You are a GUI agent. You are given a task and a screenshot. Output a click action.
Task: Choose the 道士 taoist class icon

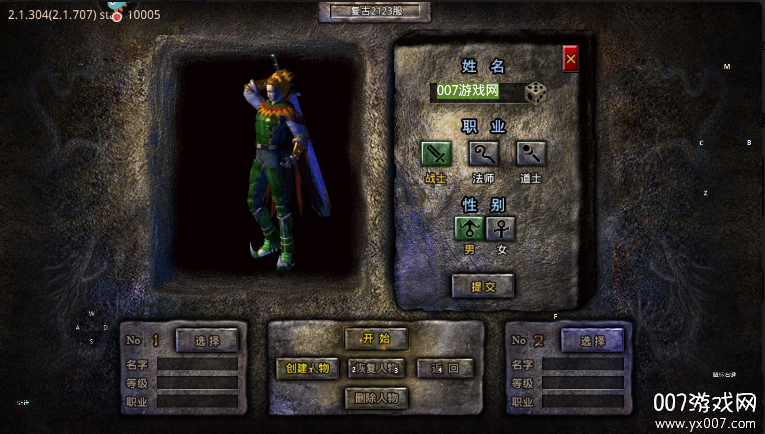coord(531,154)
